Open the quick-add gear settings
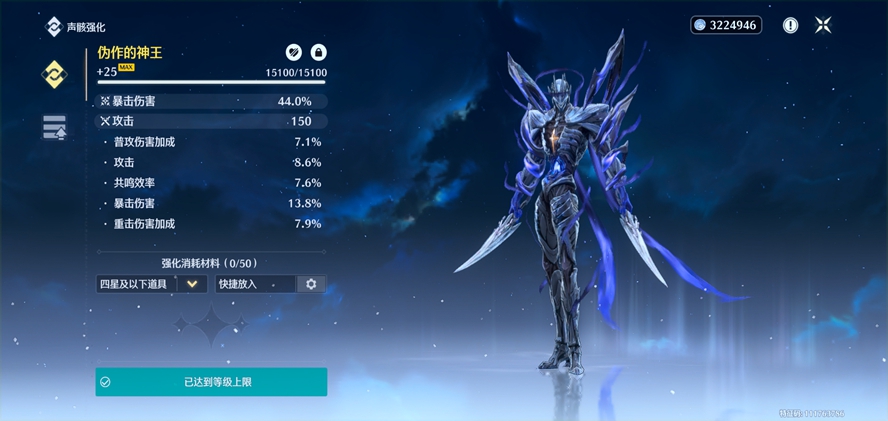 (x=311, y=284)
